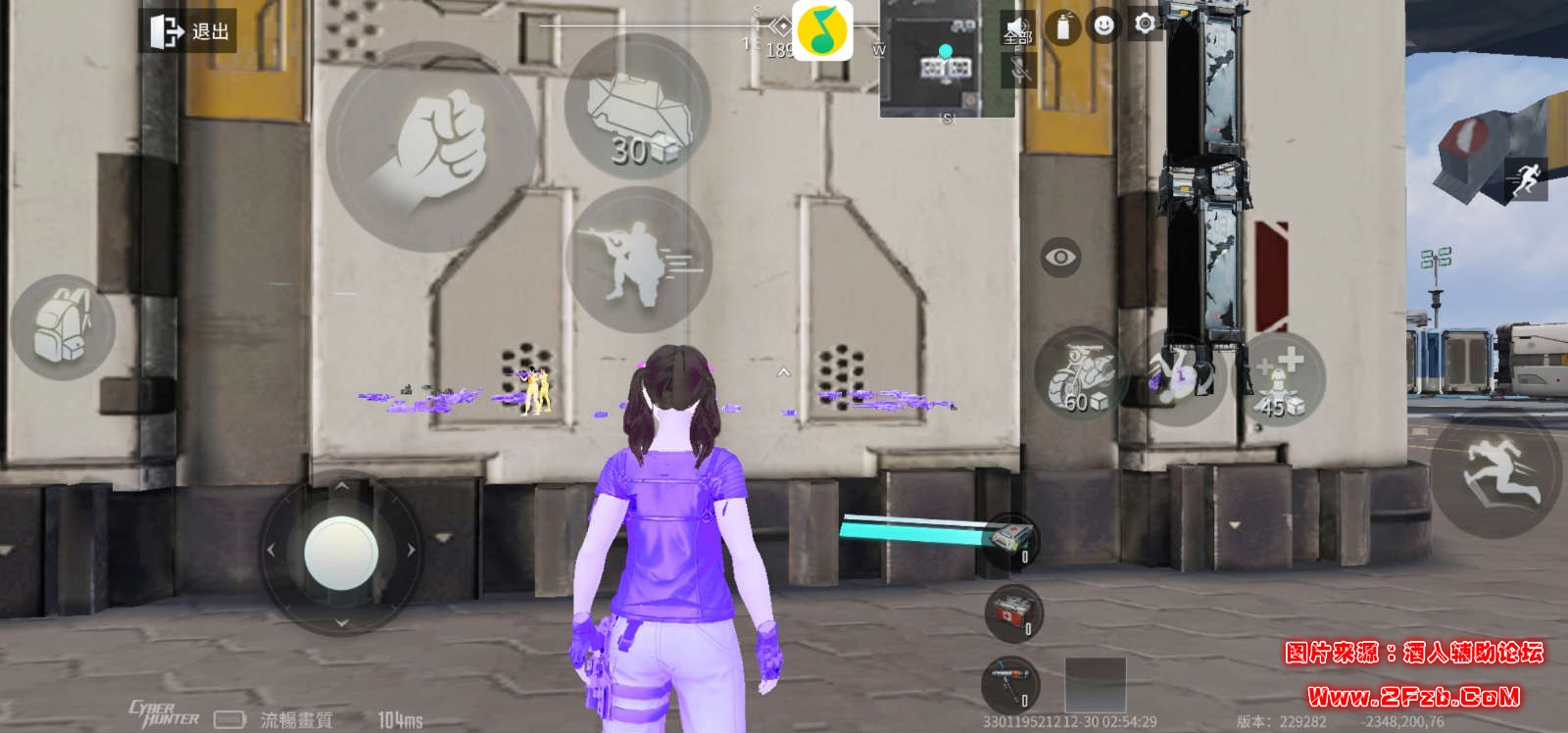Select the red medical box item slot
The width and height of the screenshot is (1568, 733).
point(1013,611)
